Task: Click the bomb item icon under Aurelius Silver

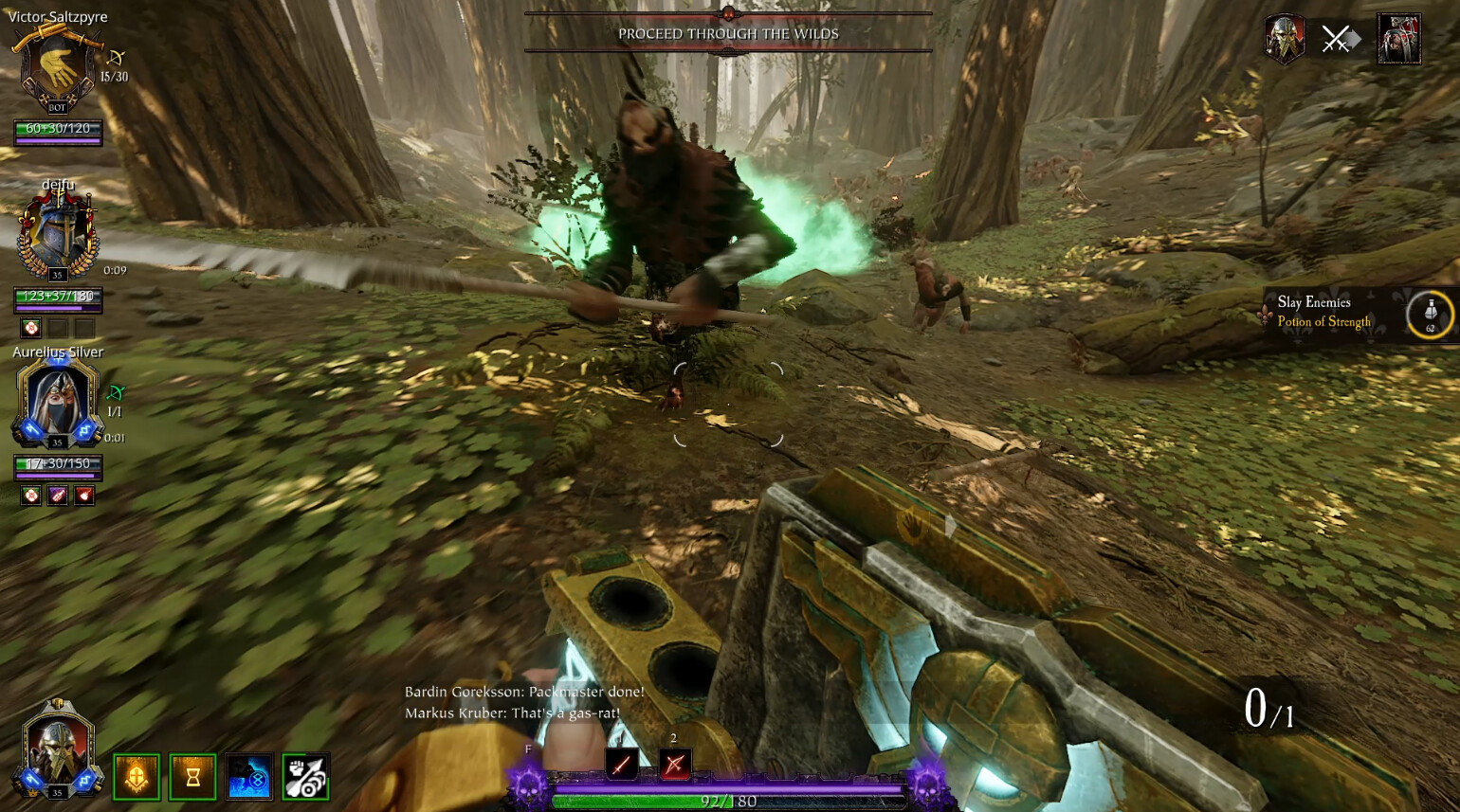Action: click(x=84, y=495)
